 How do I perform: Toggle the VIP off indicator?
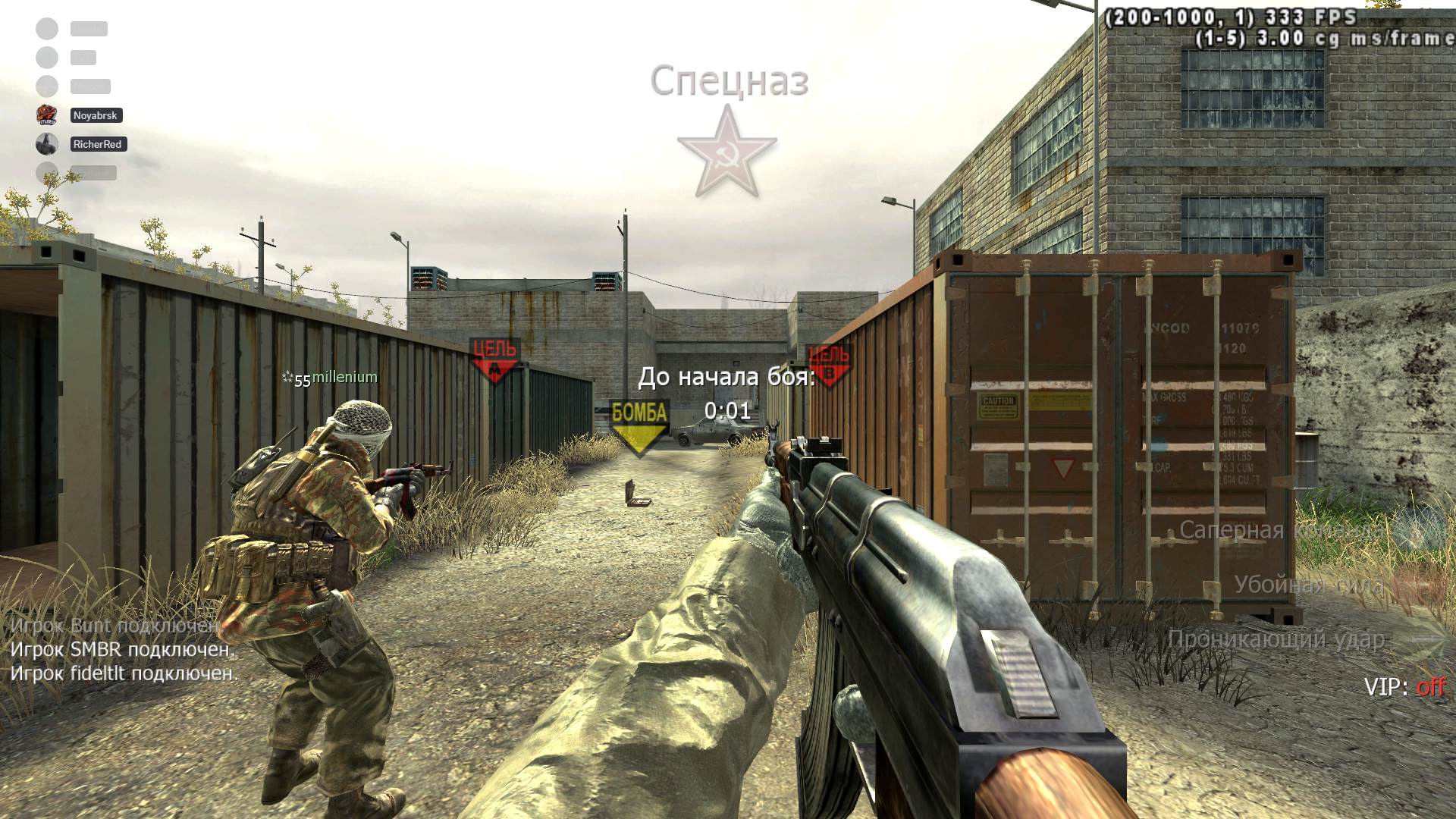pyautogui.click(x=1404, y=687)
